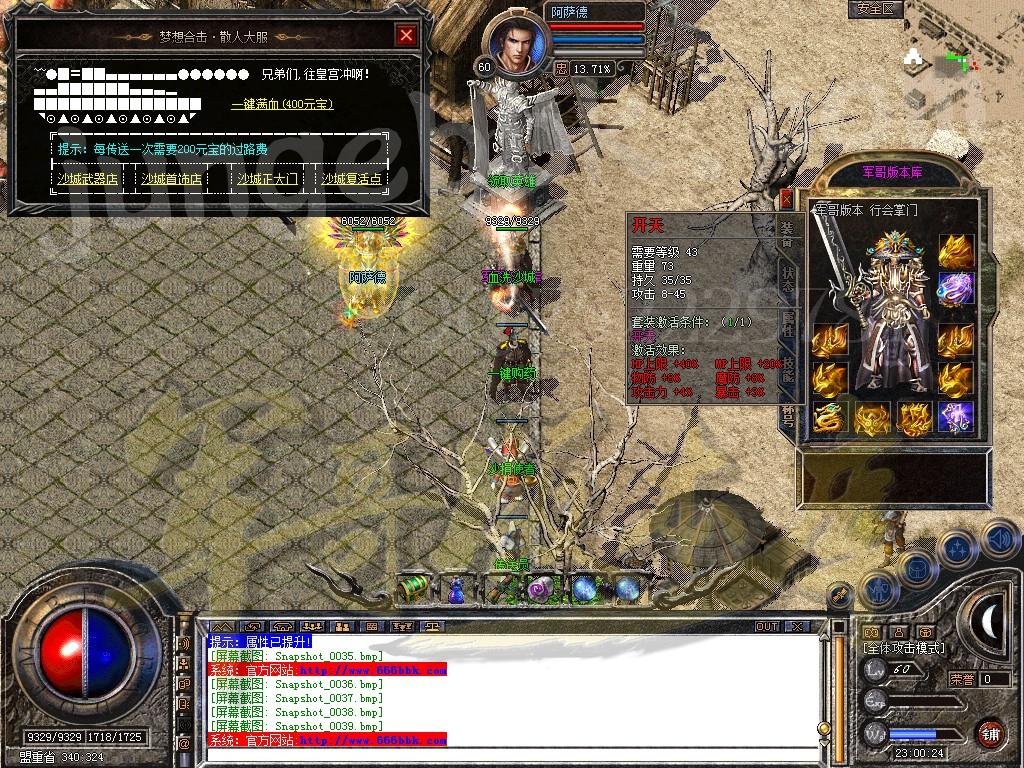Select the green treasure chest belt item

413,589
